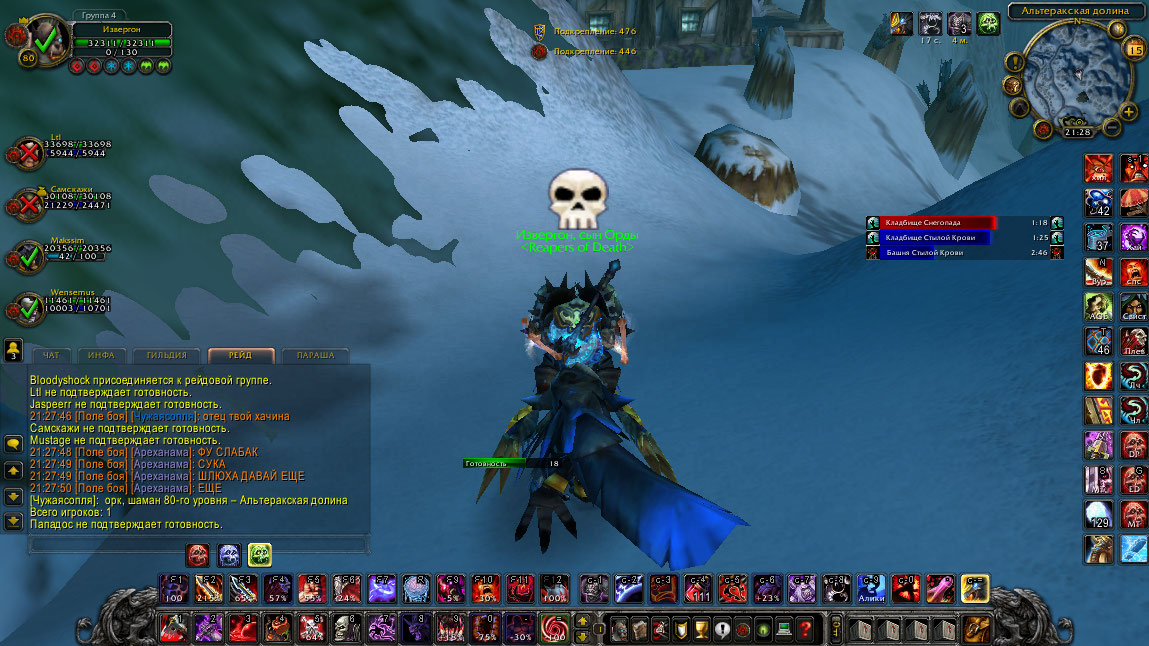Viewport: 1149px width, 646px height.
Task: Open the red question mark help button
Action: tap(805, 629)
